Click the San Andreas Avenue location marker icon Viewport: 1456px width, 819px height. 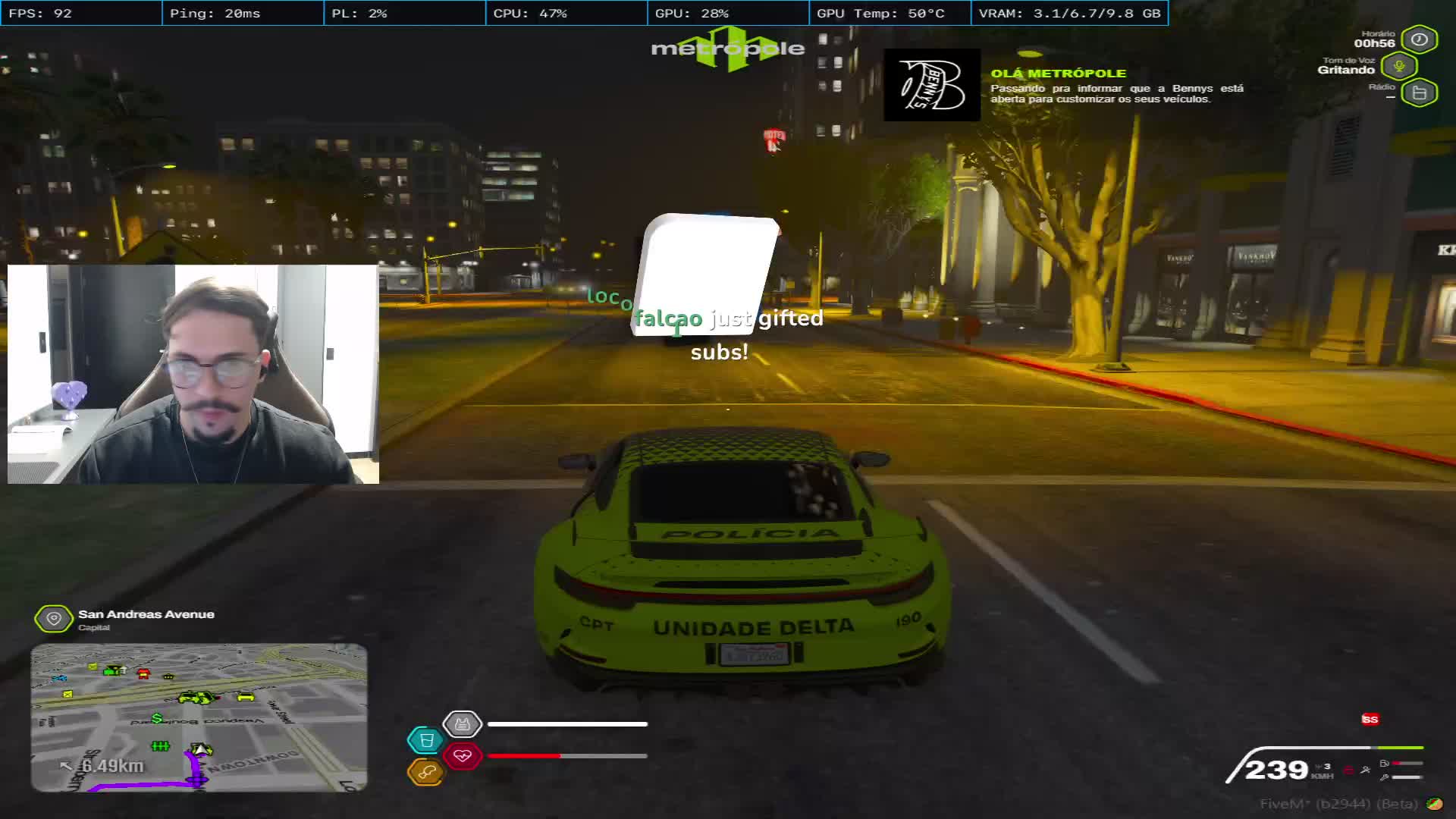(x=54, y=619)
